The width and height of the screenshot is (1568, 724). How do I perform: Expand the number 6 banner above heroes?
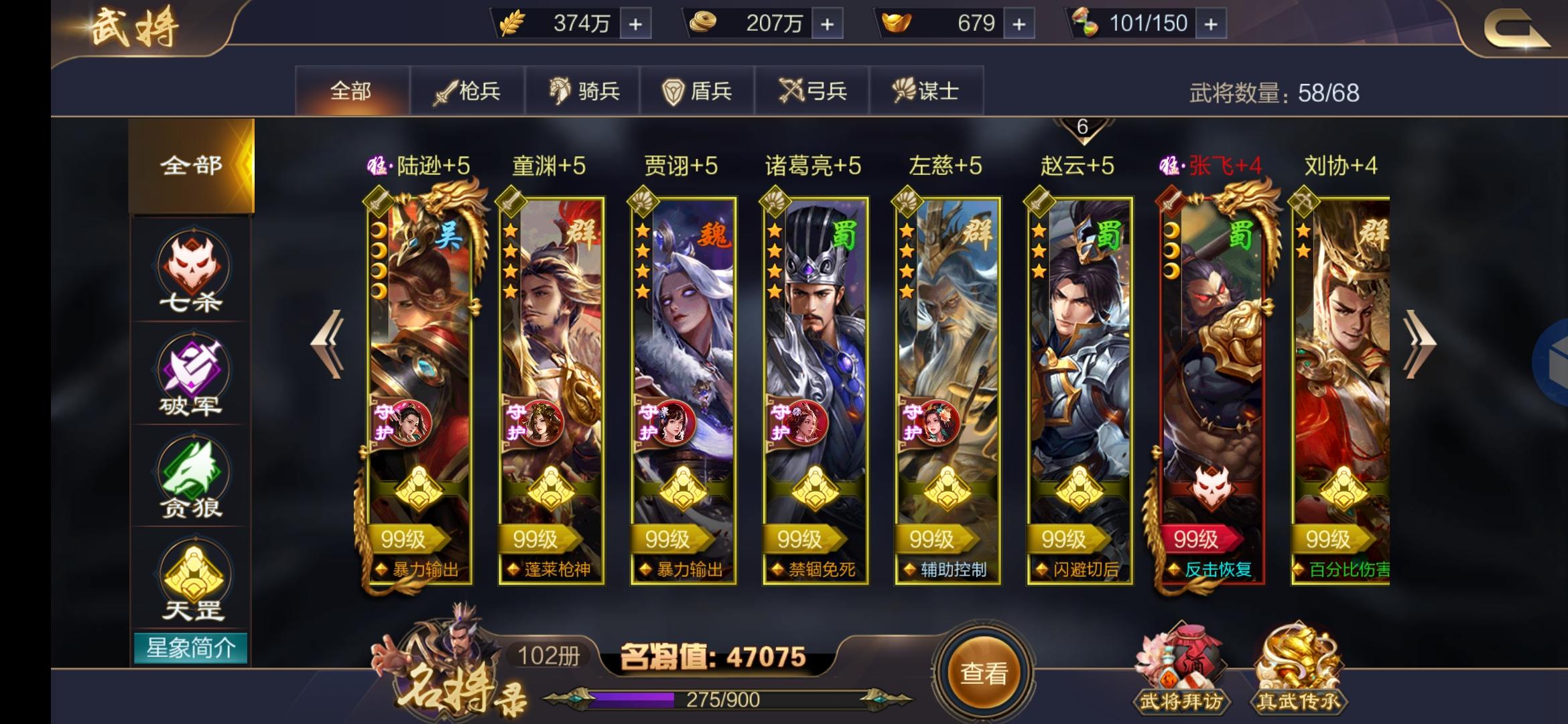(1084, 126)
